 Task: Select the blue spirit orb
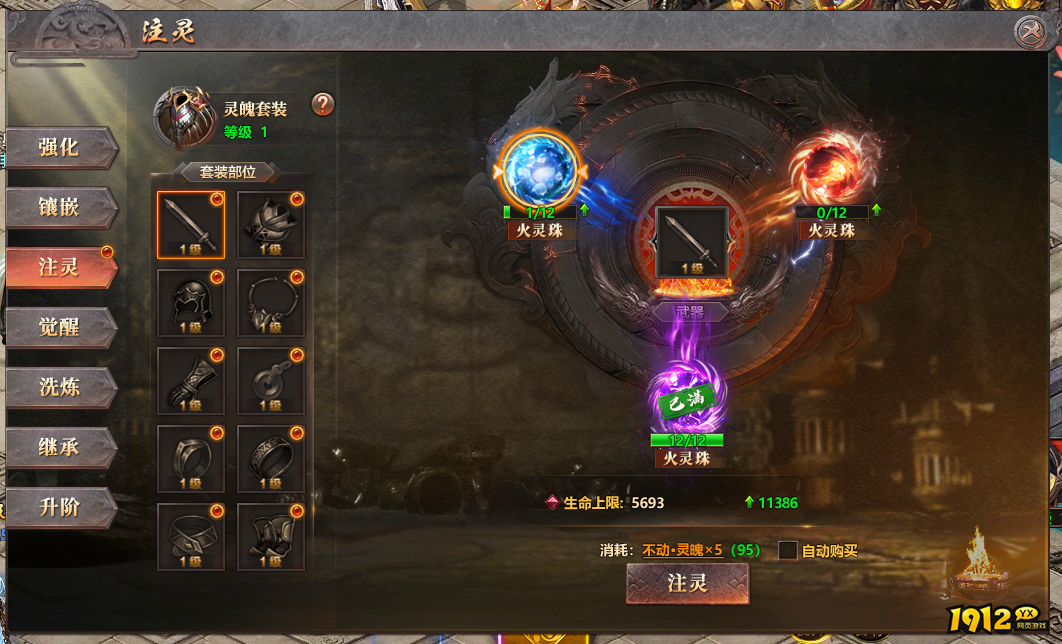tap(540, 170)
